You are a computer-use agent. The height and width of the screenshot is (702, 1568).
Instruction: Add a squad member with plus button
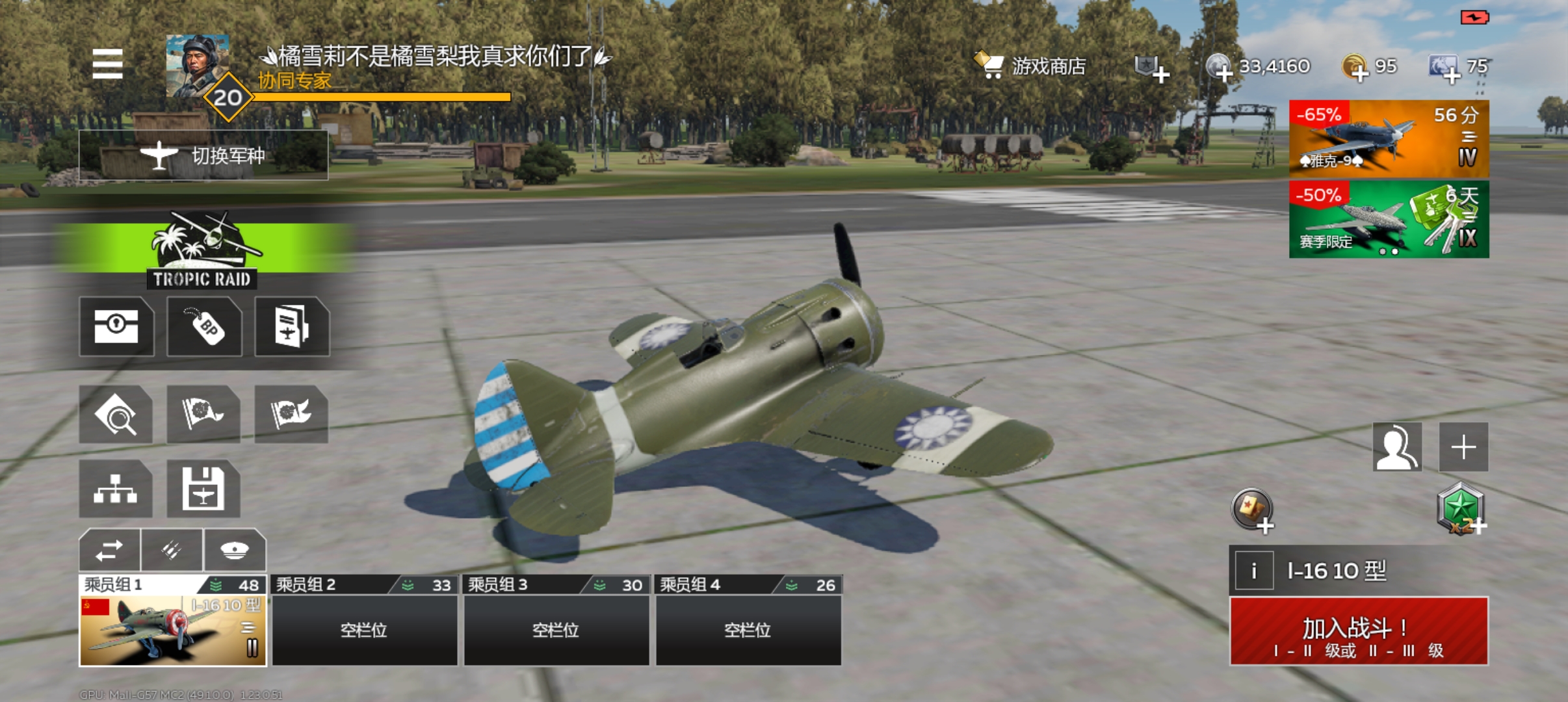1463,447
